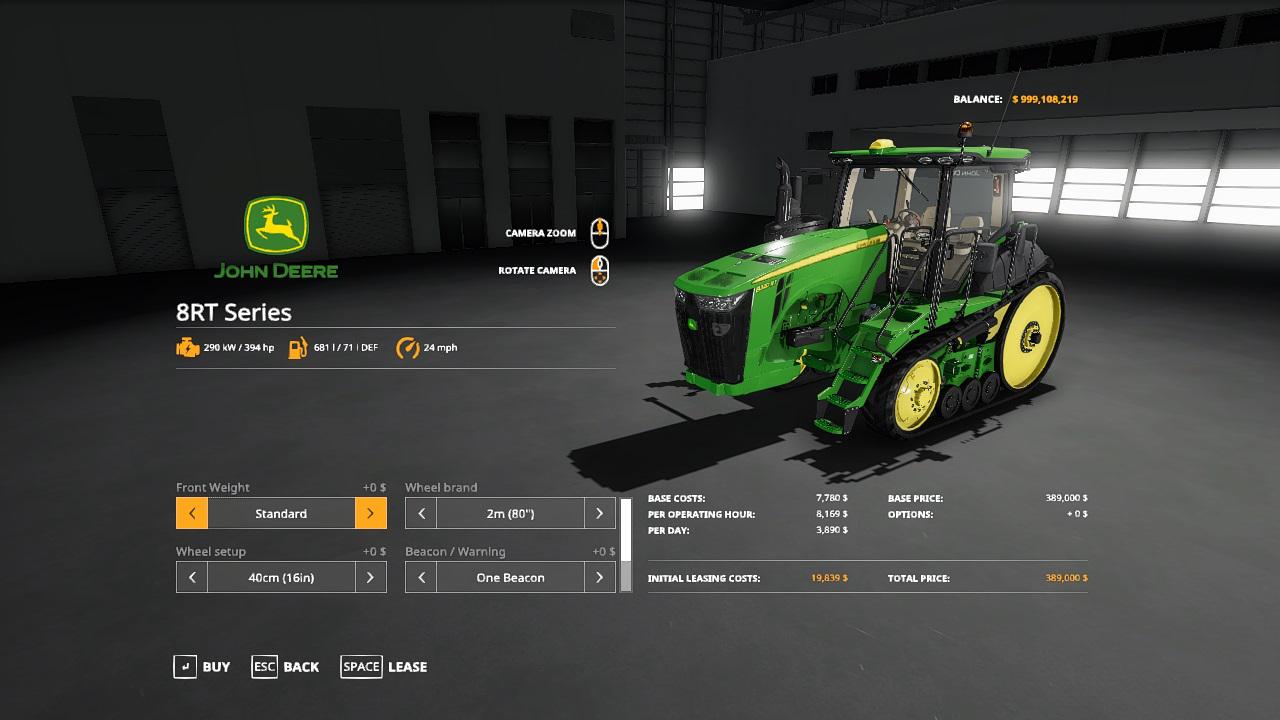The width and height of the screenshot is (1280, 720).
Task: Choose next Wheel brand option
Action: (x=599, y=514)
